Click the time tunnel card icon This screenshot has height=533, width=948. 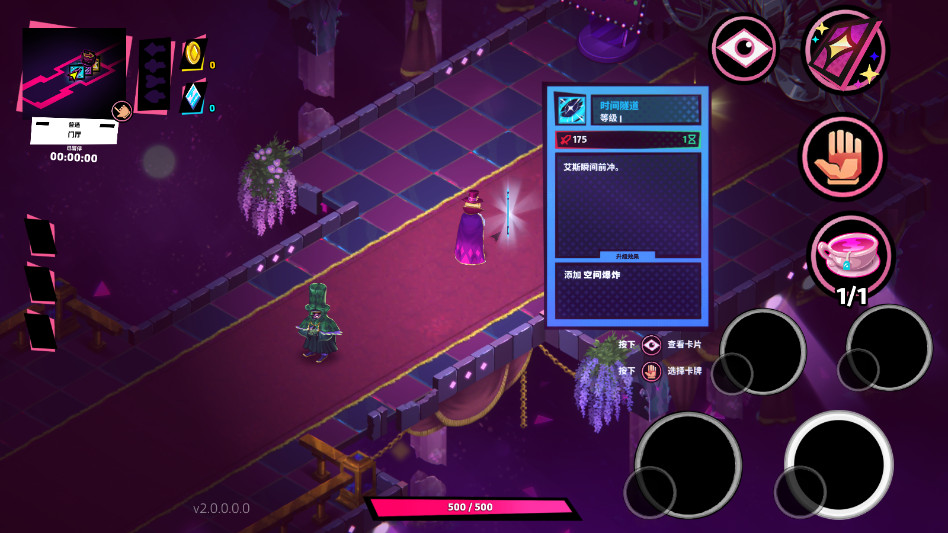(572, 109)
